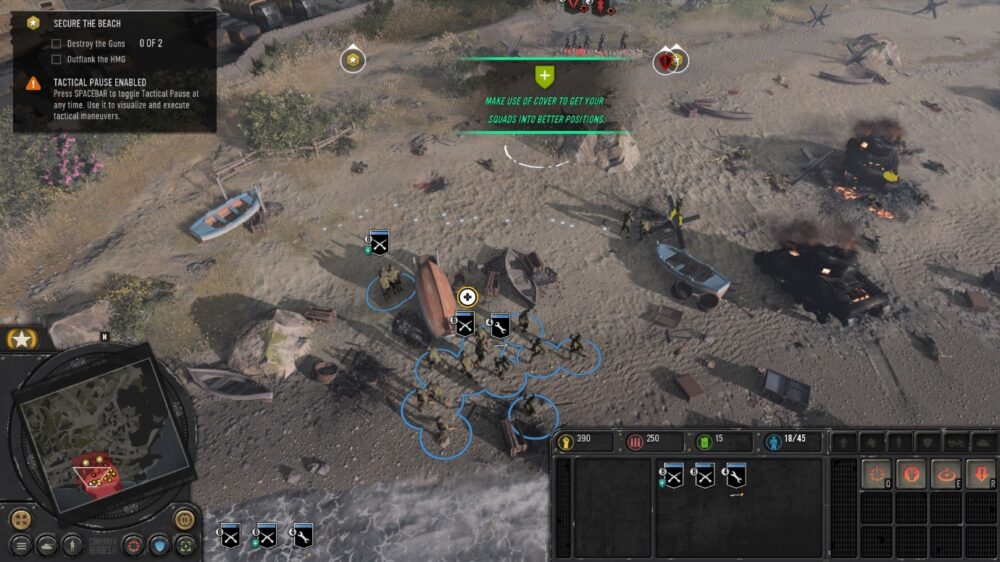Toggle the blue shield minimap button
Screen dimensions: 1000x562
pyautogui.click(x=159, y=545)
